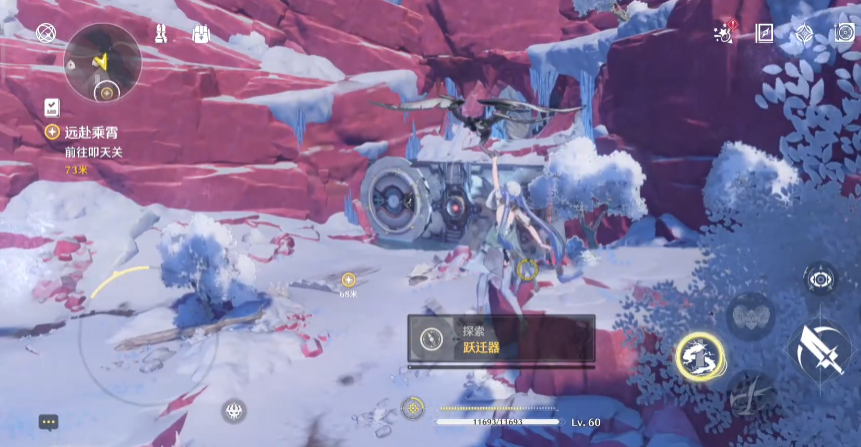Open the checklist icon below the minimap
The image size is (861, 447).
click(51, 107)
